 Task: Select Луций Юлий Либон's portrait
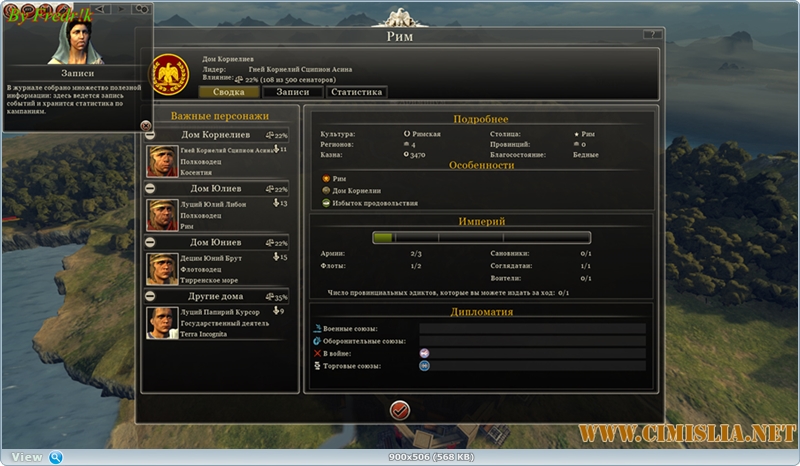click(x=162, y=215)
